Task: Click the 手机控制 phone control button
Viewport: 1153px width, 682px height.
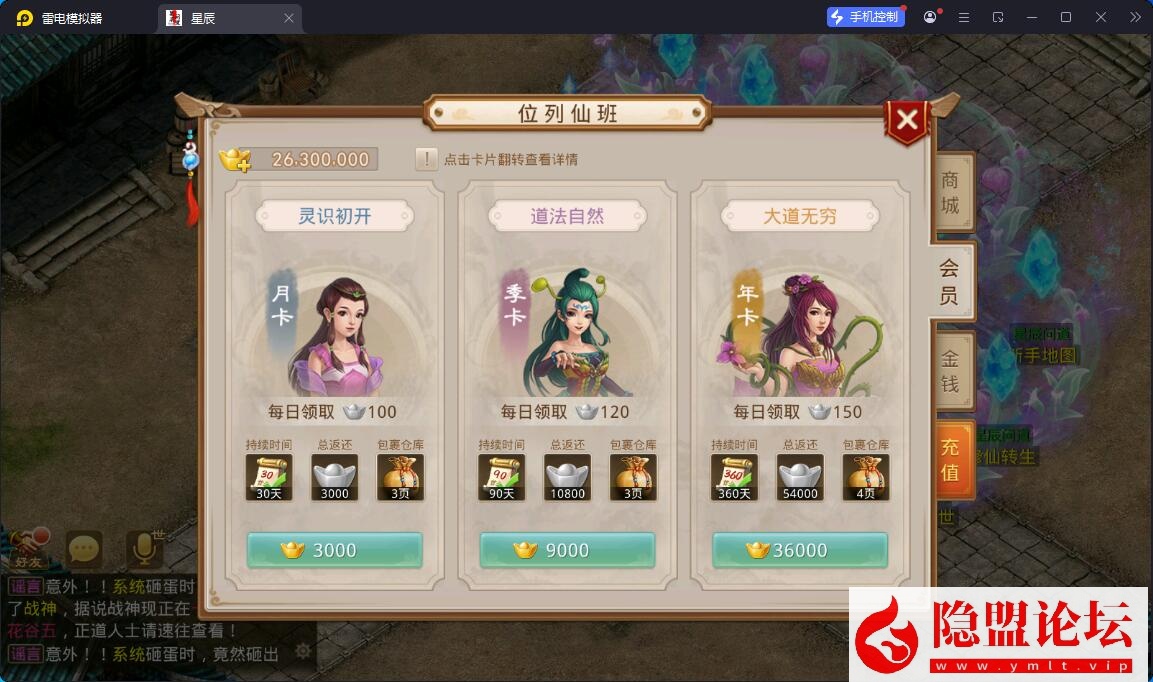Action: click(x=865, y=17)
